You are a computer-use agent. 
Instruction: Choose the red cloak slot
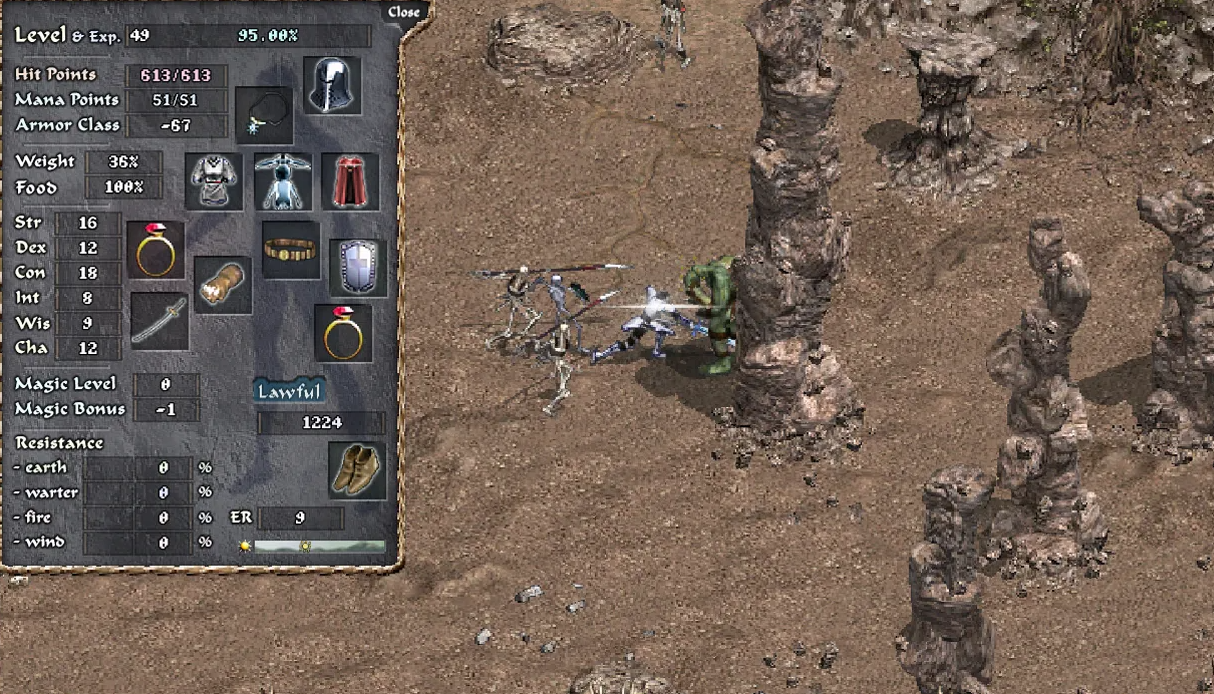pos(350,181)
